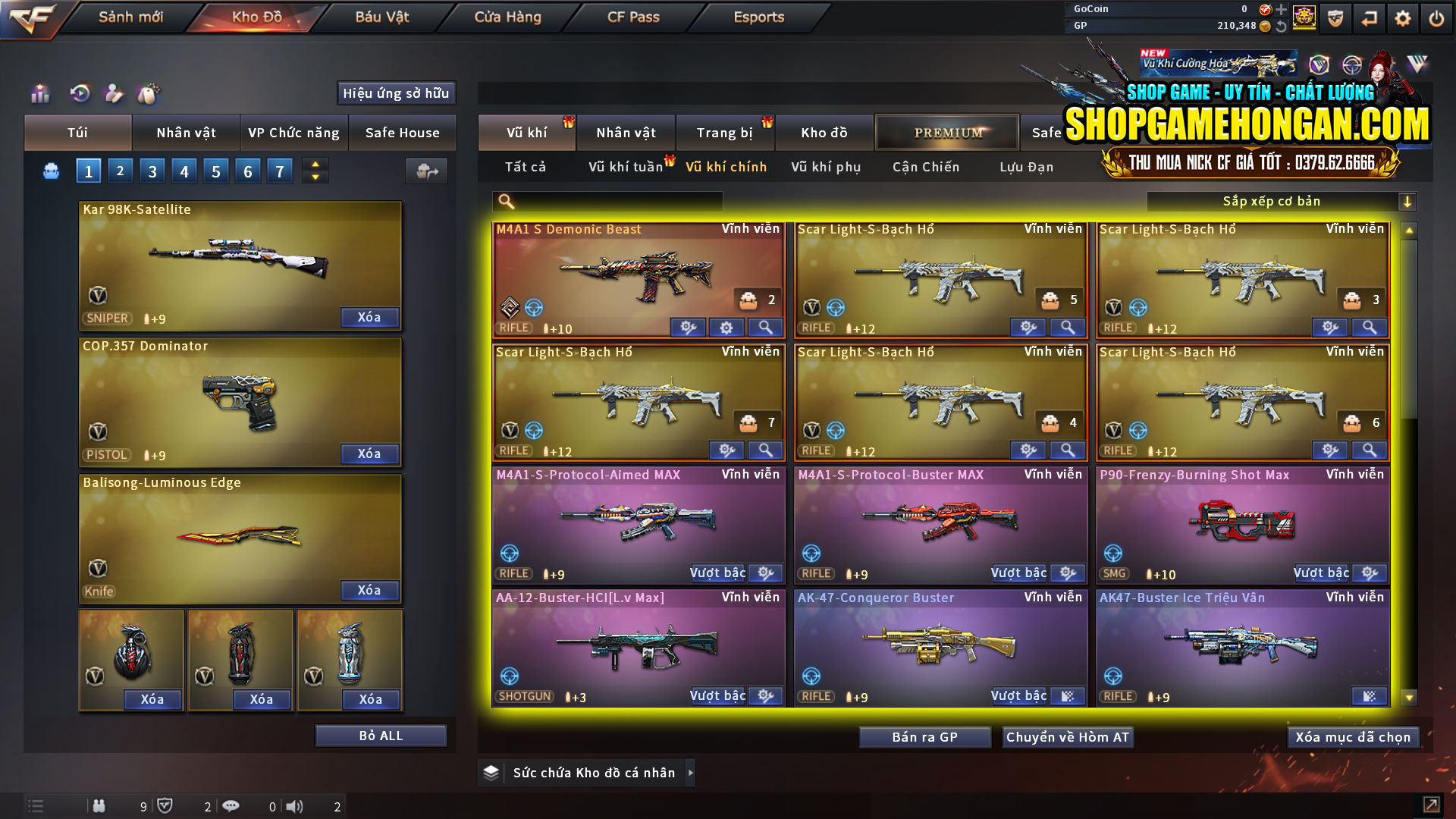Image resolution: width=1456 pixels, height=819 pixels.
Task: Click the power button to exit game
Action: pyautogui.click(x=1437, y=17)
